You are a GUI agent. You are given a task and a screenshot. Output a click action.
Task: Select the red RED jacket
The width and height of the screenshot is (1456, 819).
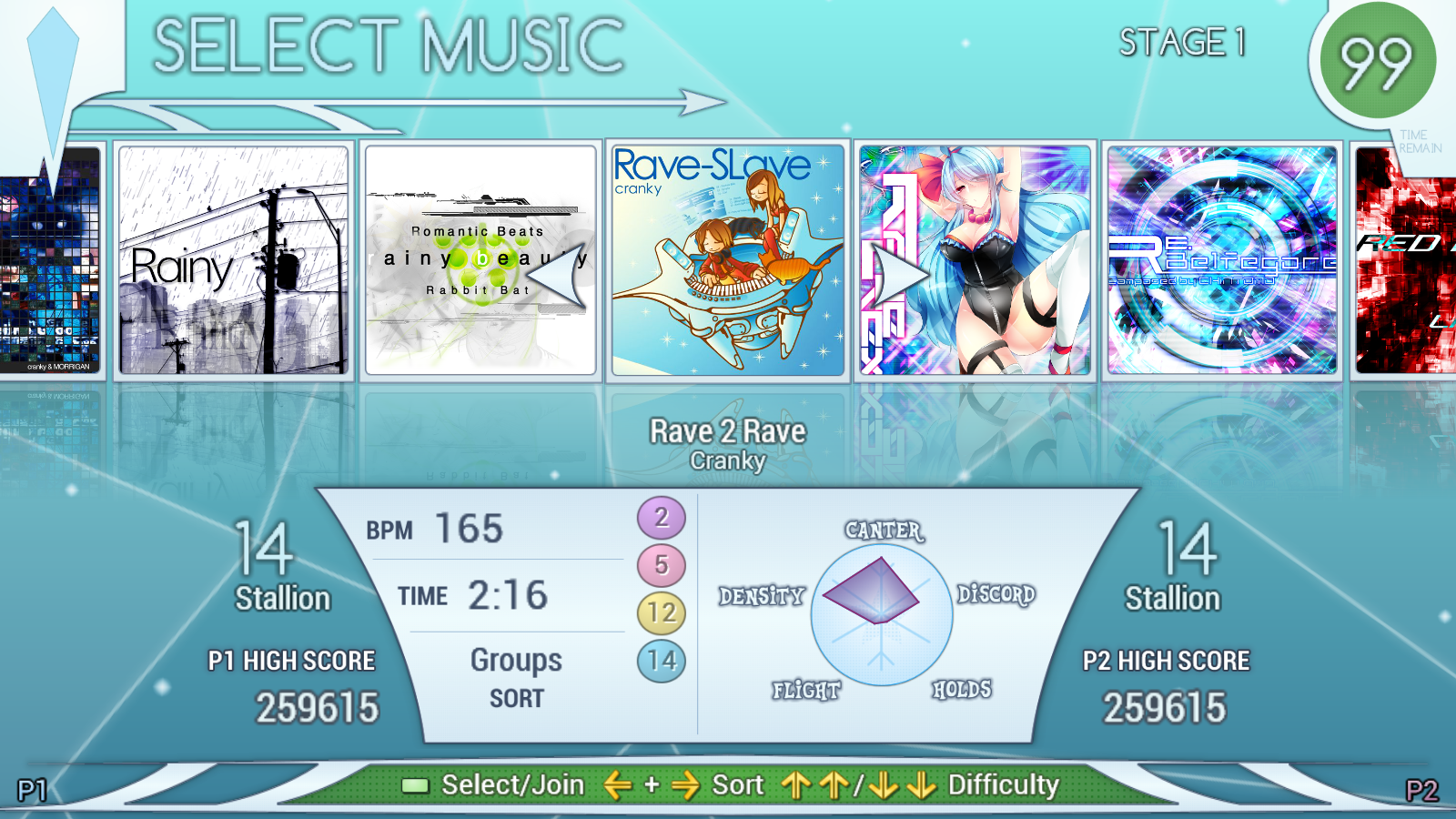1405,260
